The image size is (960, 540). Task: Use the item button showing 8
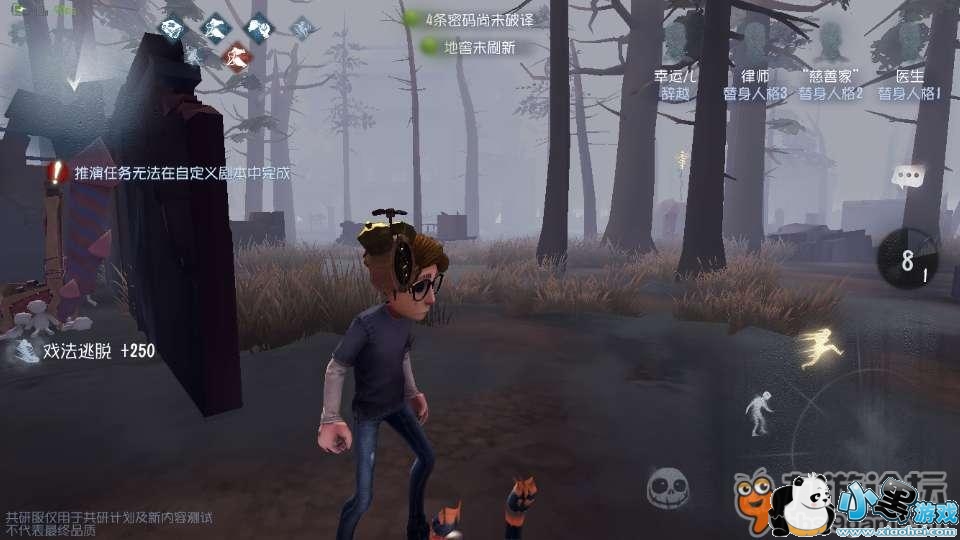point(908,262)
